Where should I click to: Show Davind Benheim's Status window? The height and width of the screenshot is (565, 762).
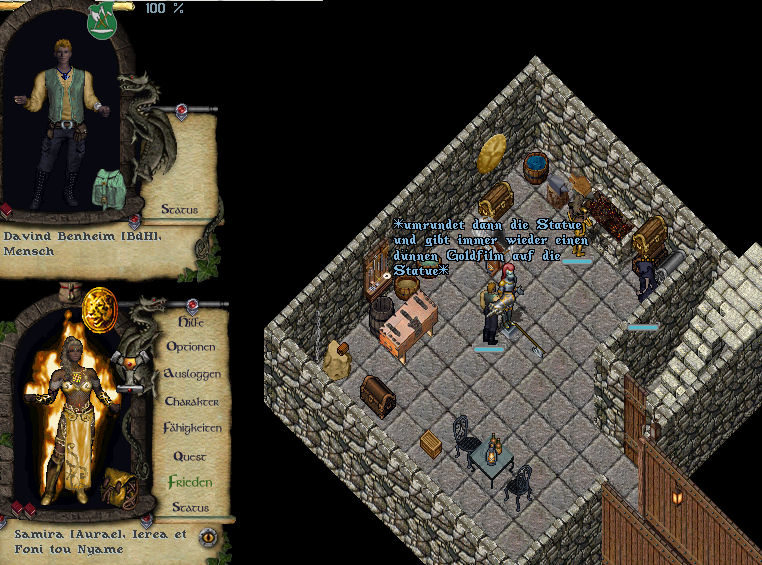(179, 210)
